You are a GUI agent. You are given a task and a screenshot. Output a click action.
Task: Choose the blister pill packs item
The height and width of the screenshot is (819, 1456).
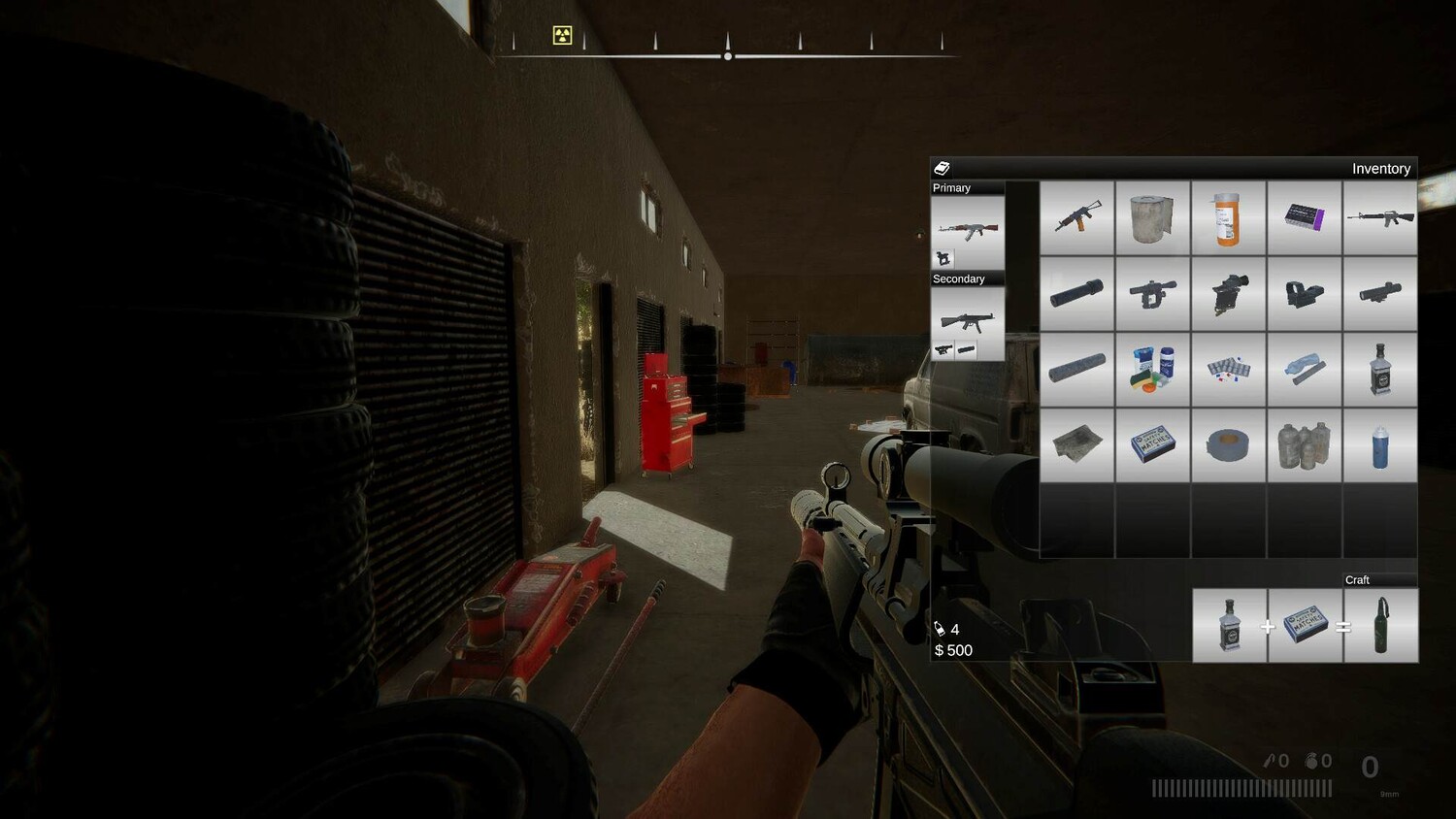(x=1228, y=369)
